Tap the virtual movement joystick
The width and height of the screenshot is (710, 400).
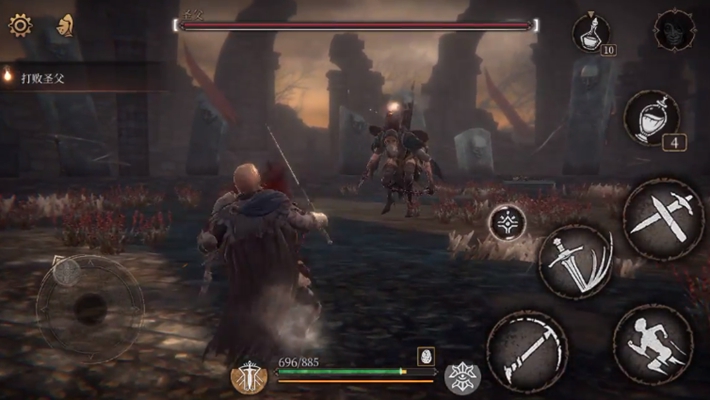click(90, 309)
